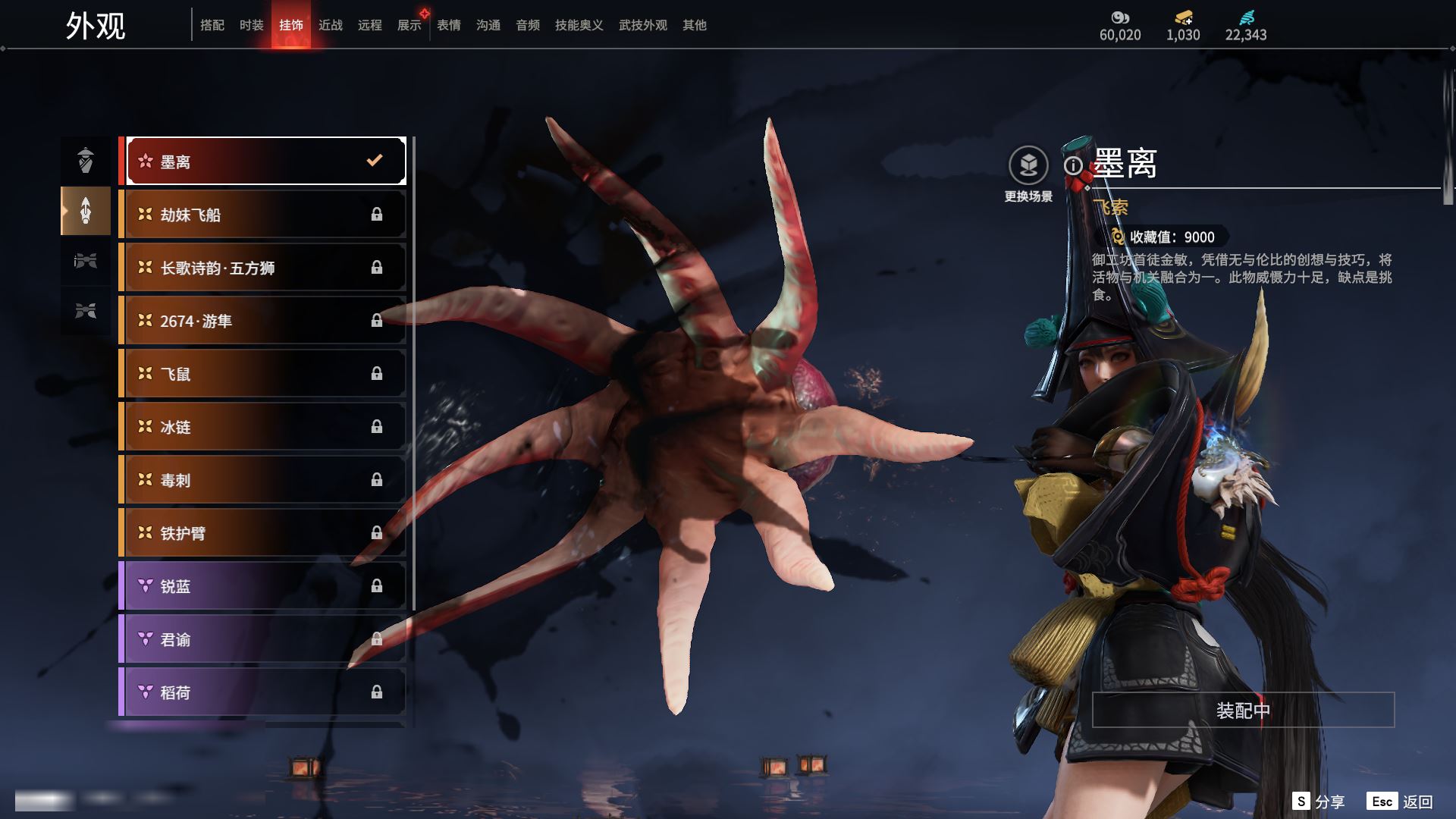Click the 分享 share button
Viewport: 1456px width, 819px height.
pyautogui.click(x=1319, y=802)
